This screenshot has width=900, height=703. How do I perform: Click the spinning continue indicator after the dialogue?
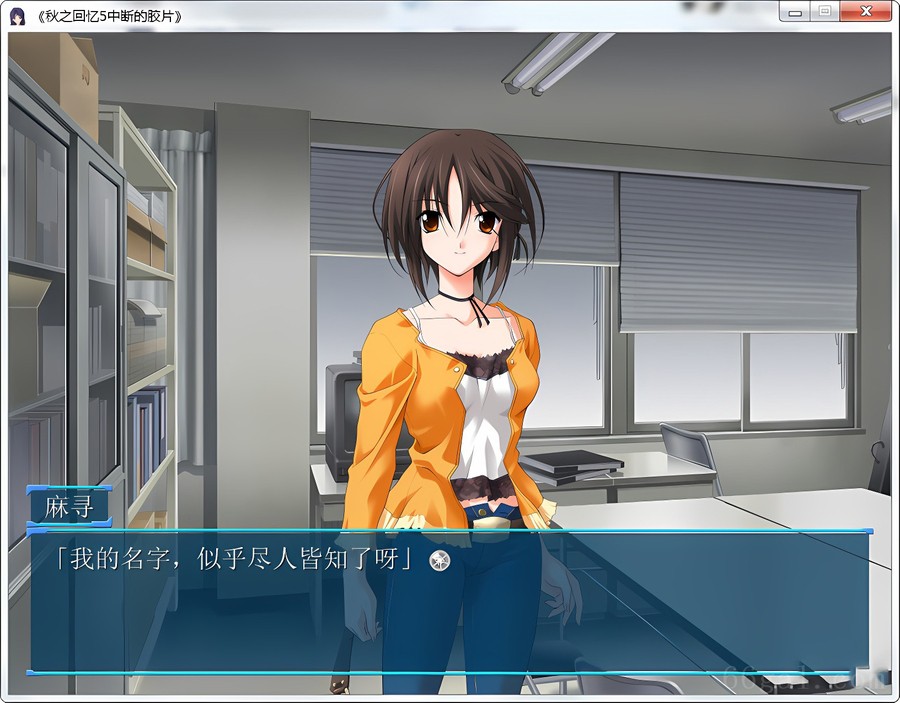pyautogui.click(x=439, y=561)
